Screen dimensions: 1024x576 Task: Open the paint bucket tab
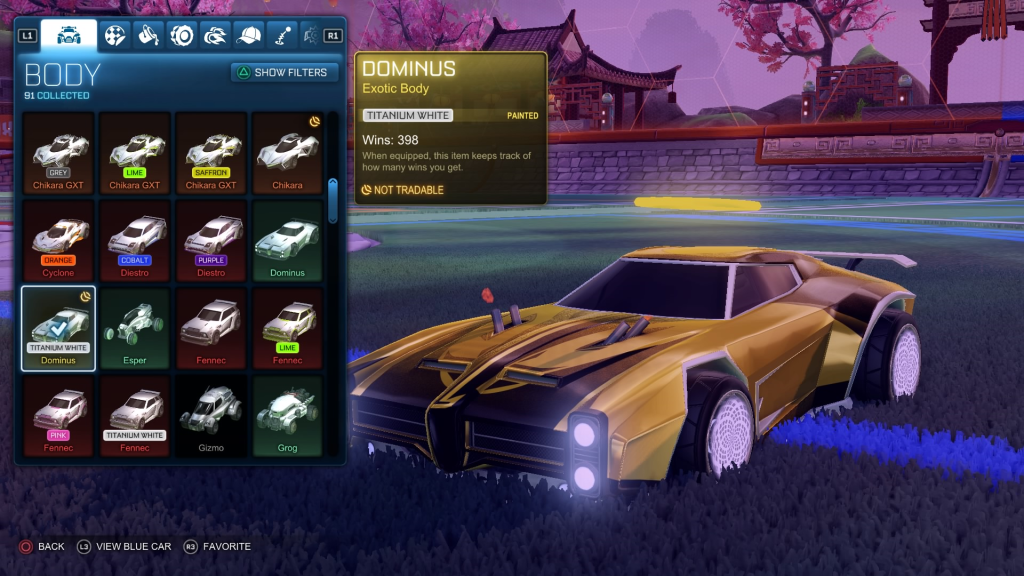[149, 36]
